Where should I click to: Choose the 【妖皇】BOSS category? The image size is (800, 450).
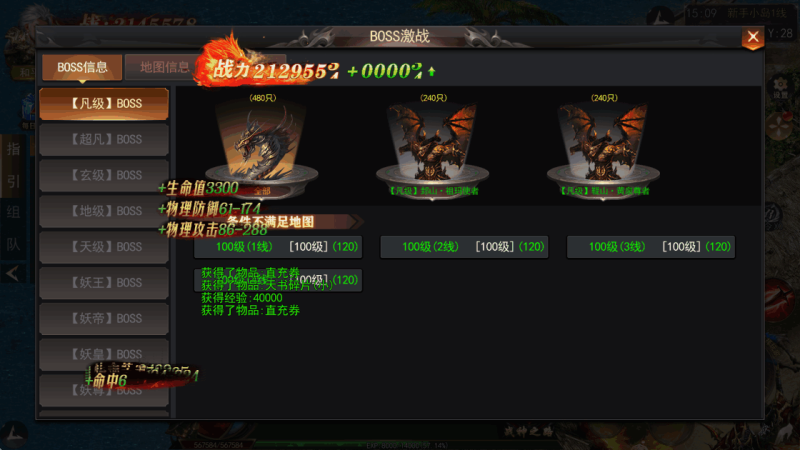coord(104,354)
